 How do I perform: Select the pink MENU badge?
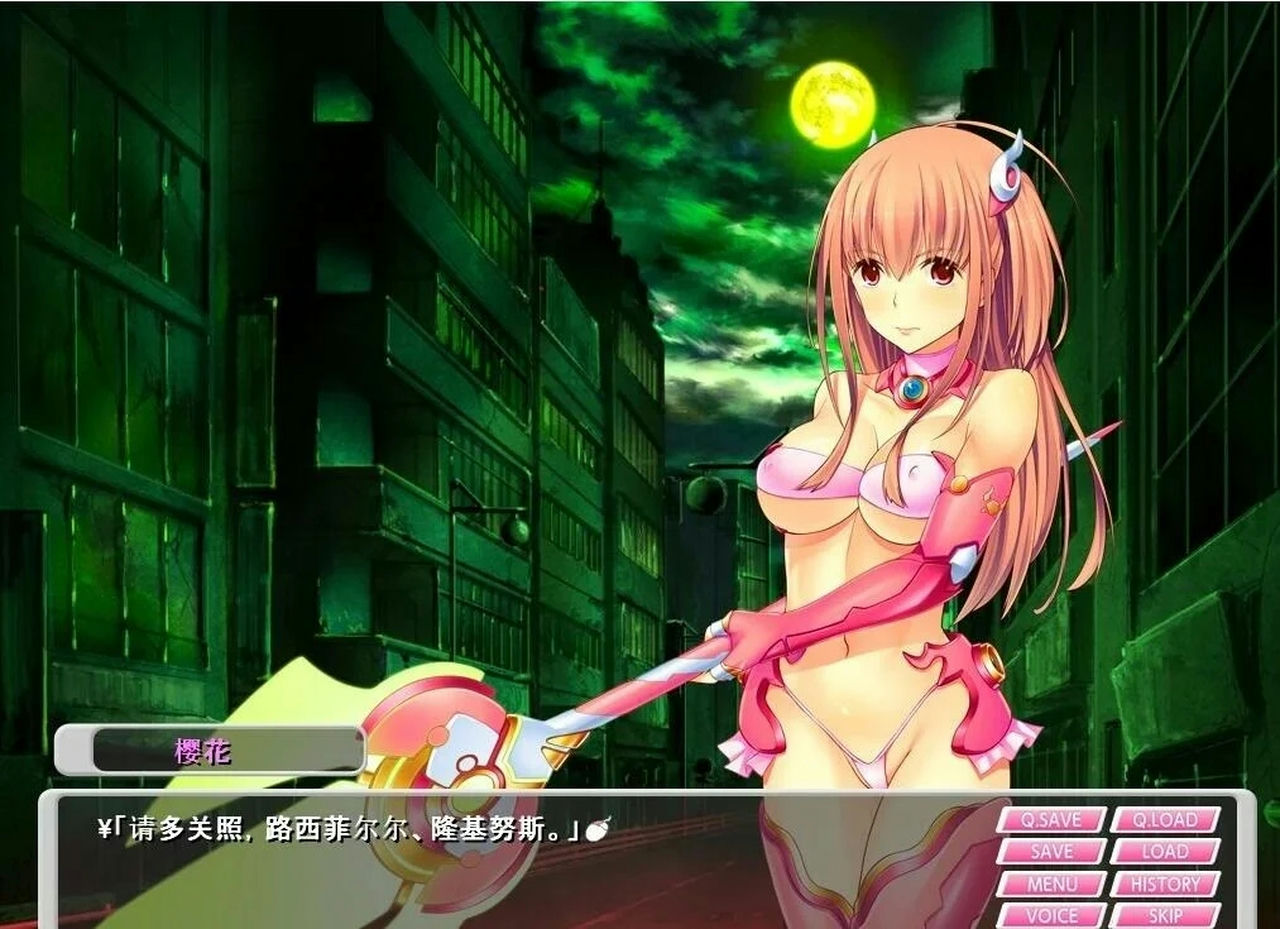coord(1053,884)
